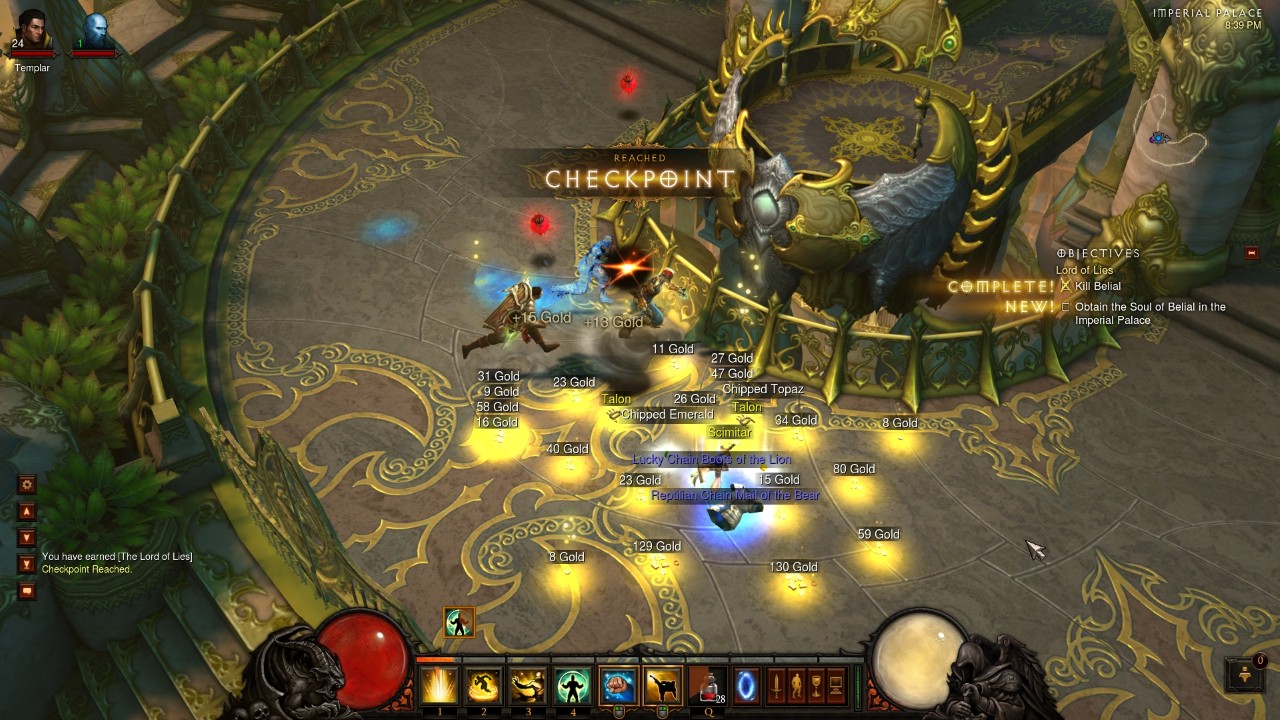The width and height of the screenshot is (1280, 720).
Task: Click the Templar follower portrait
Action: [31, 30]
